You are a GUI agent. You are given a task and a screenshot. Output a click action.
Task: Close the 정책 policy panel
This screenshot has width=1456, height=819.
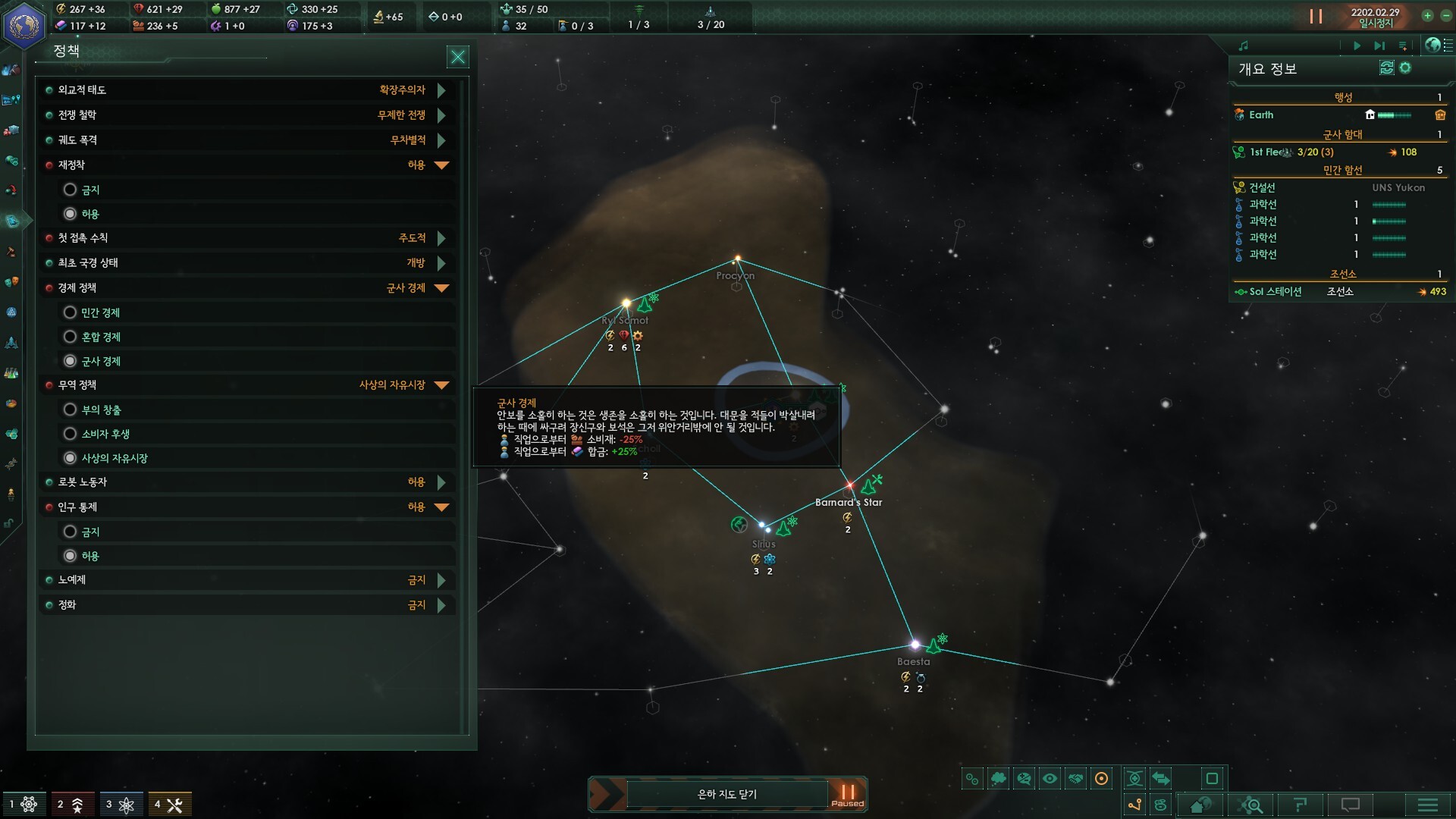point(458,57)
